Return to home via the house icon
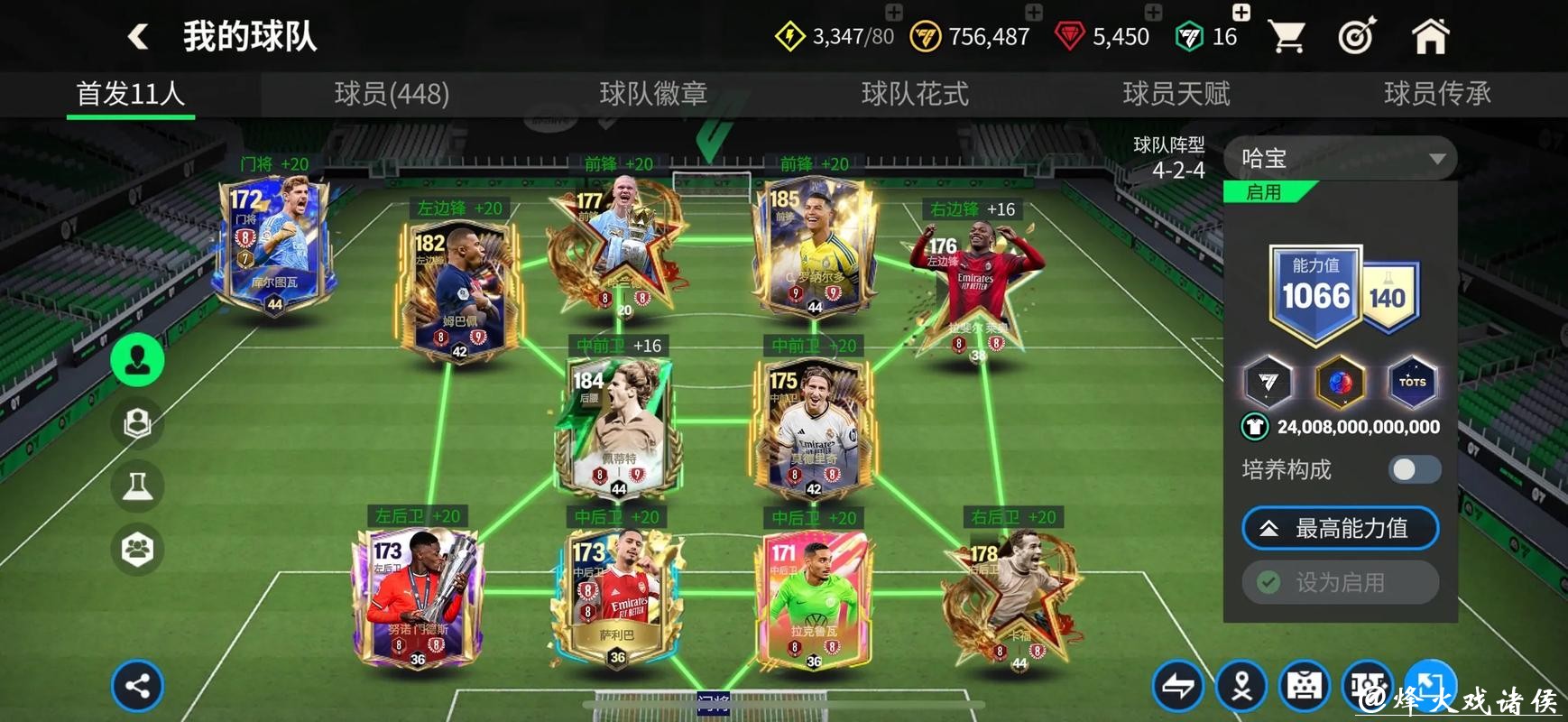 click(x=1430, y=37)
